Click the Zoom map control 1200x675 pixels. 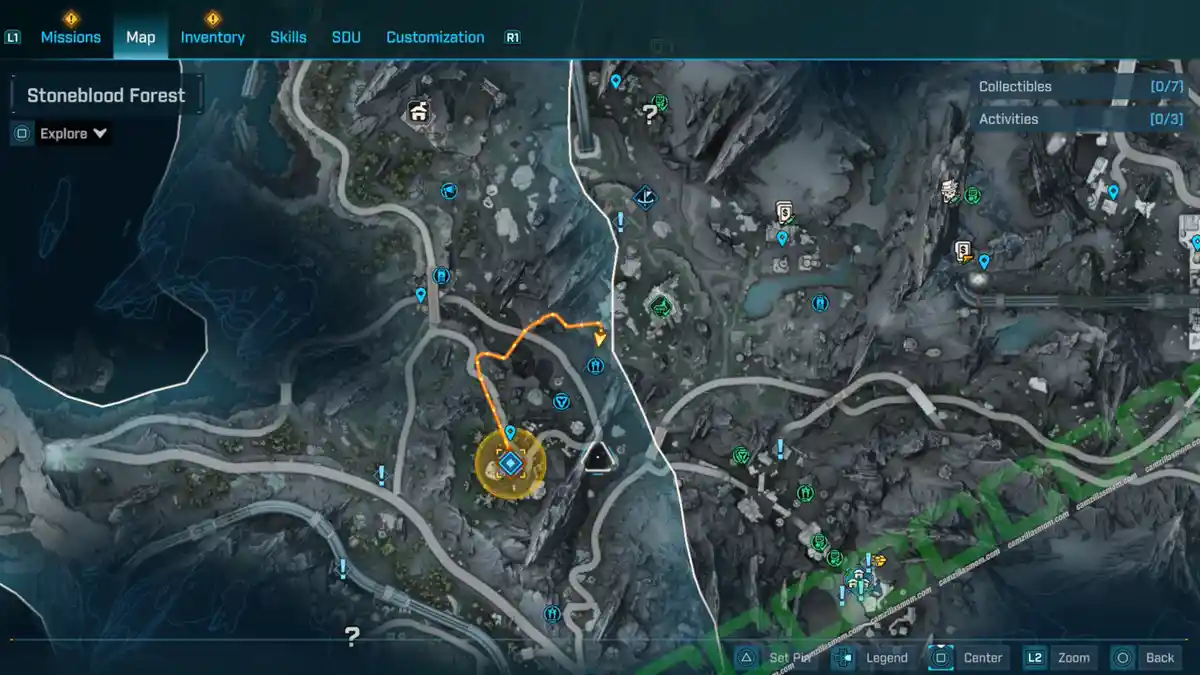click(1061, 657)
